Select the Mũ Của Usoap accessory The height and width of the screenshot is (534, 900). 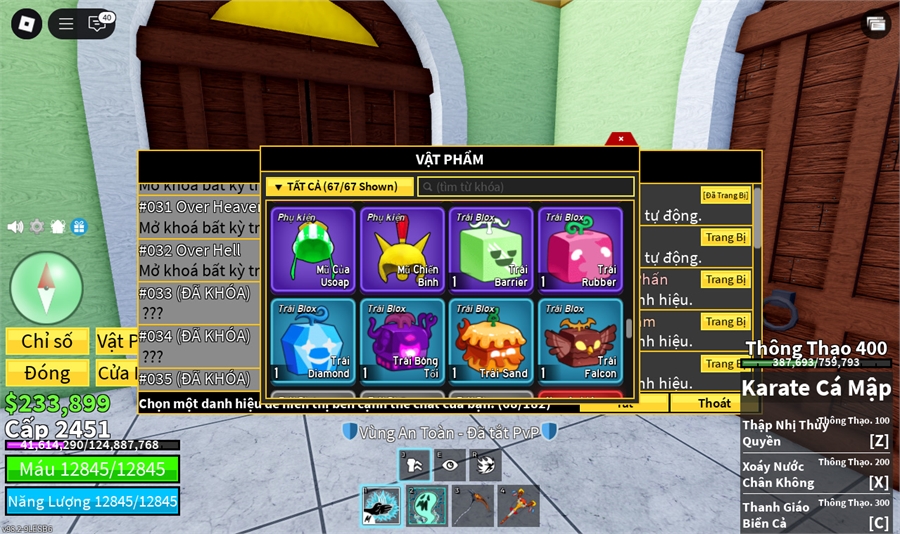[x=313, y=249]
